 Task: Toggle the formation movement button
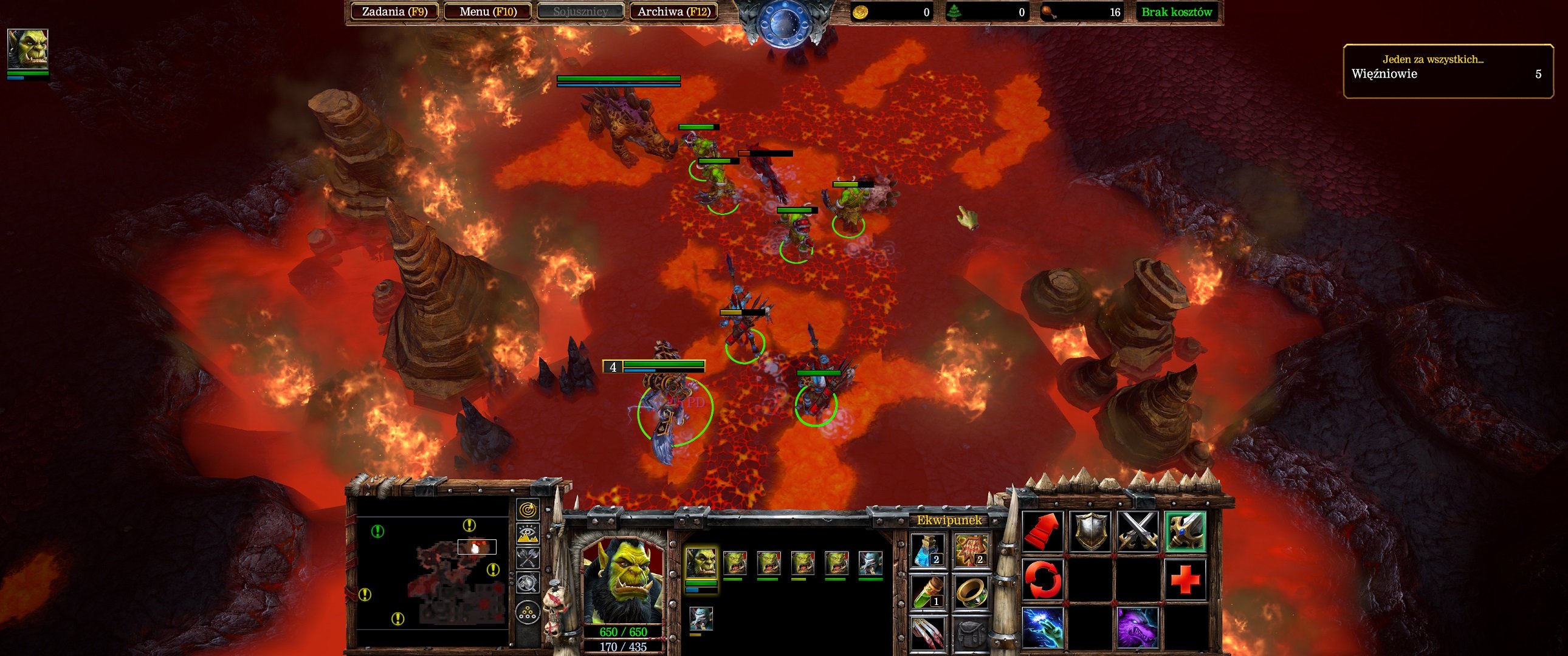click(x=527, y=612)
